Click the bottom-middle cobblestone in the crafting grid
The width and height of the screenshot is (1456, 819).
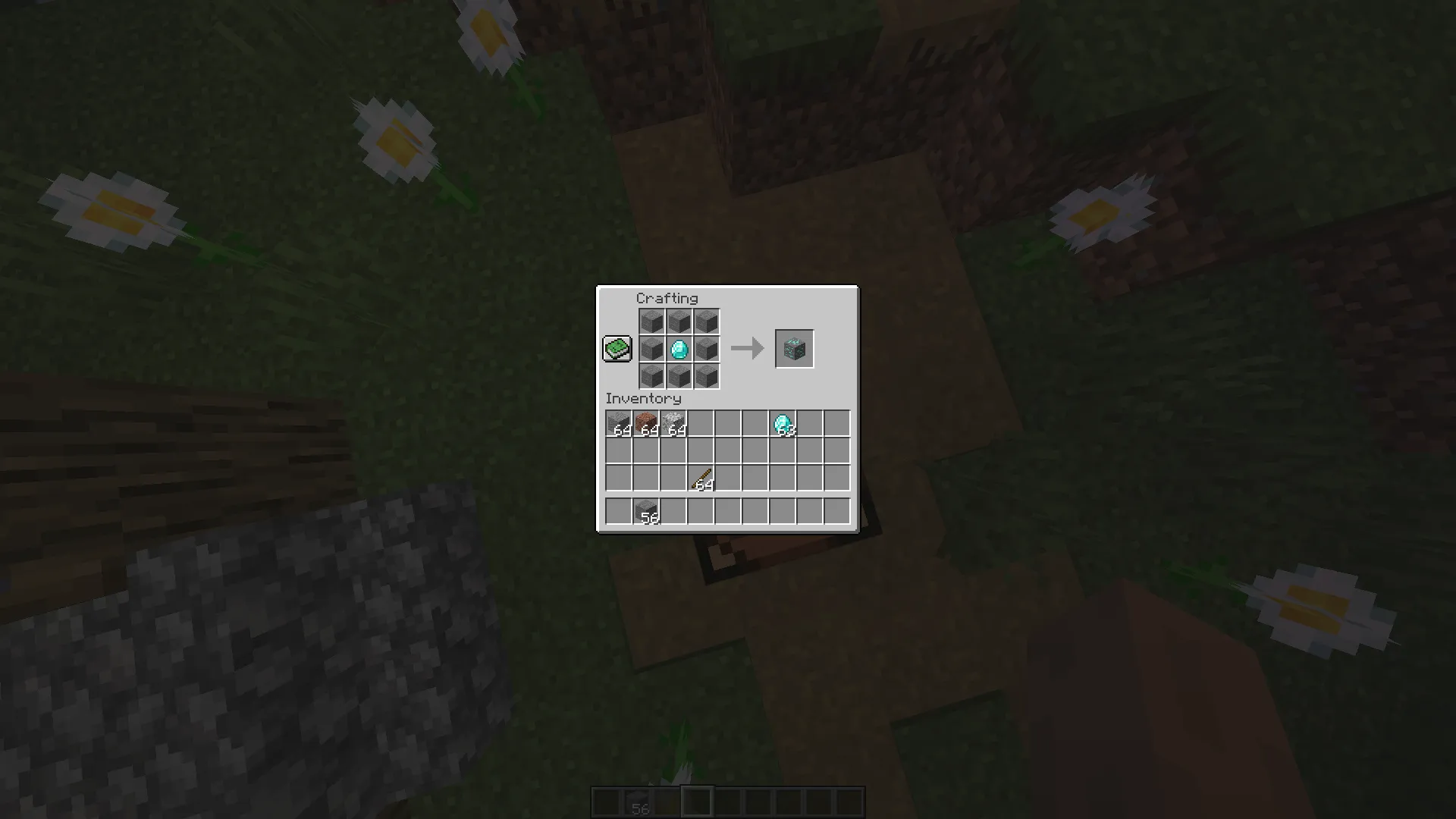click(x=679, y=376)
